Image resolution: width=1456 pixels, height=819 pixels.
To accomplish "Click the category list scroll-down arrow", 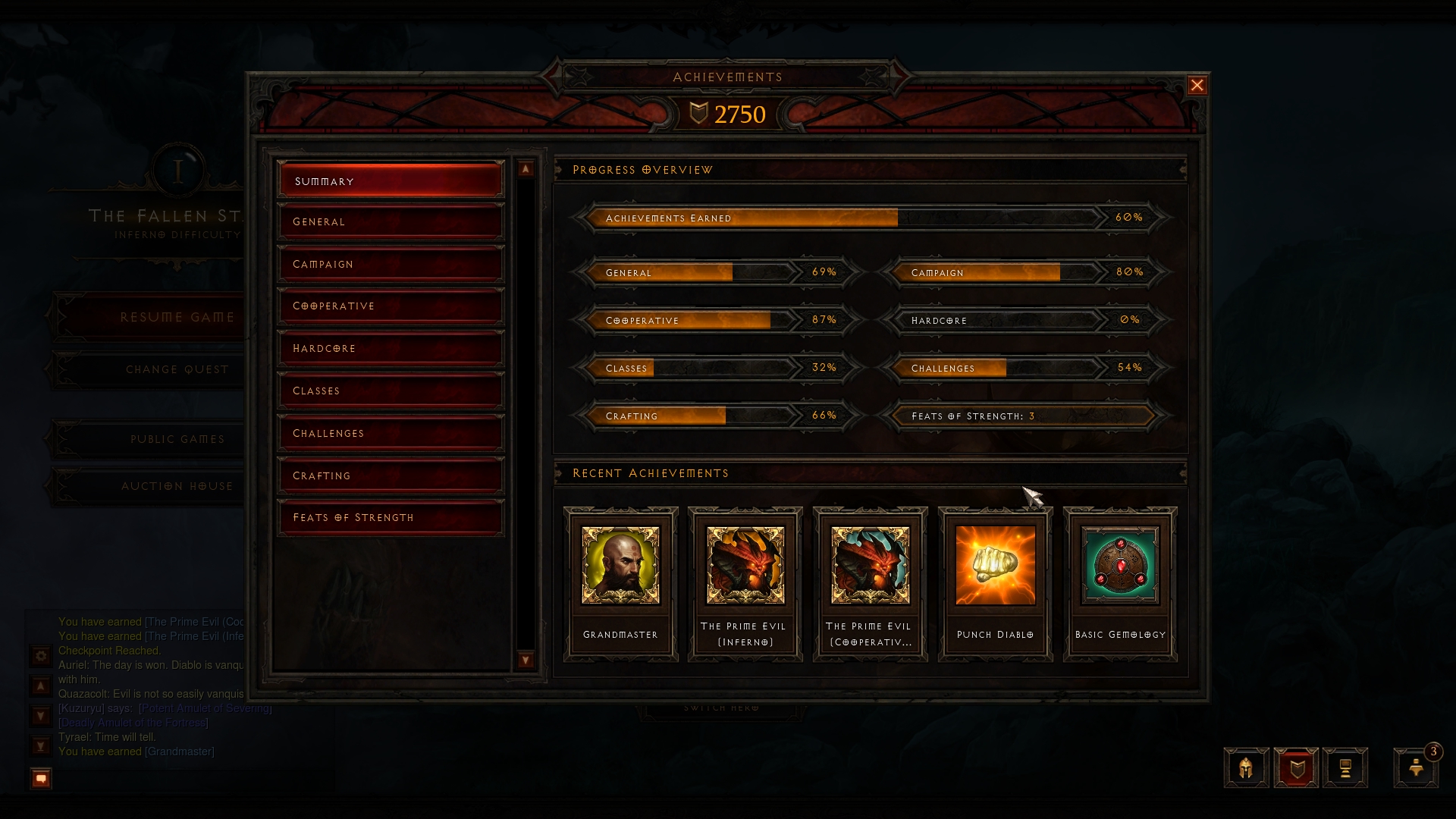I will (x=526, y=660).
